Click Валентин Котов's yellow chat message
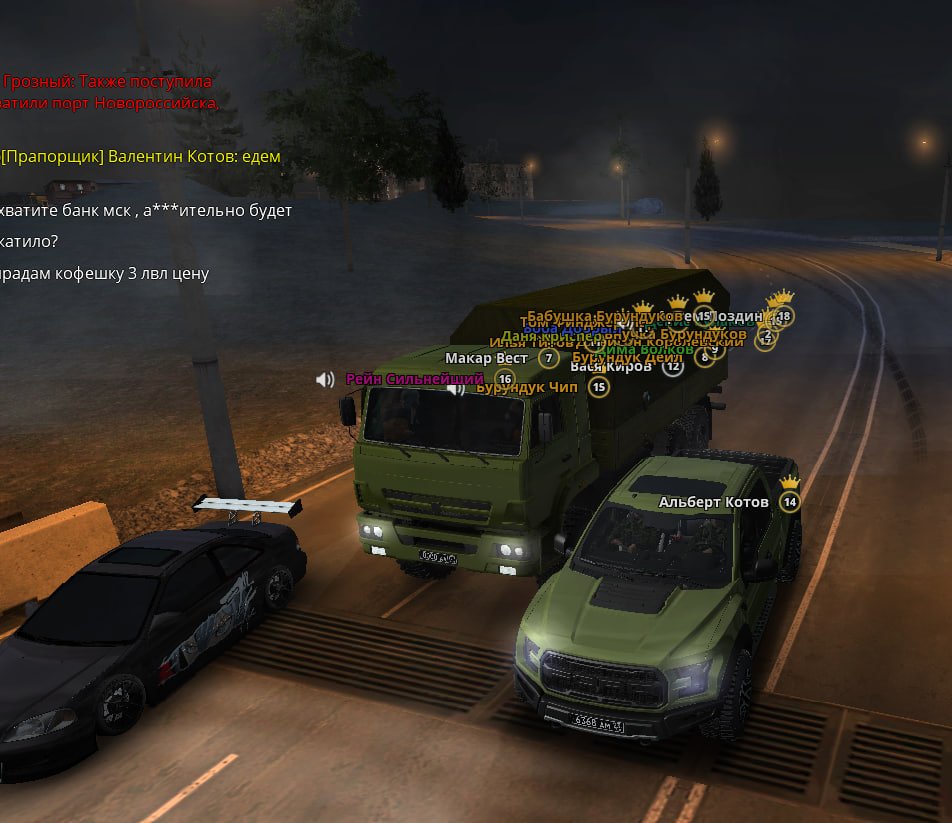Viewport: 952px width, 823px height. (x=141, y=156)
